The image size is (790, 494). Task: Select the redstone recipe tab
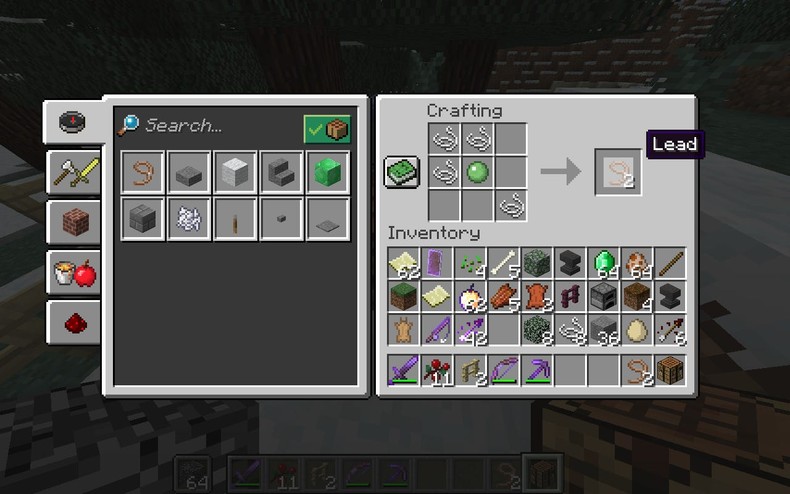click(73, 322)
